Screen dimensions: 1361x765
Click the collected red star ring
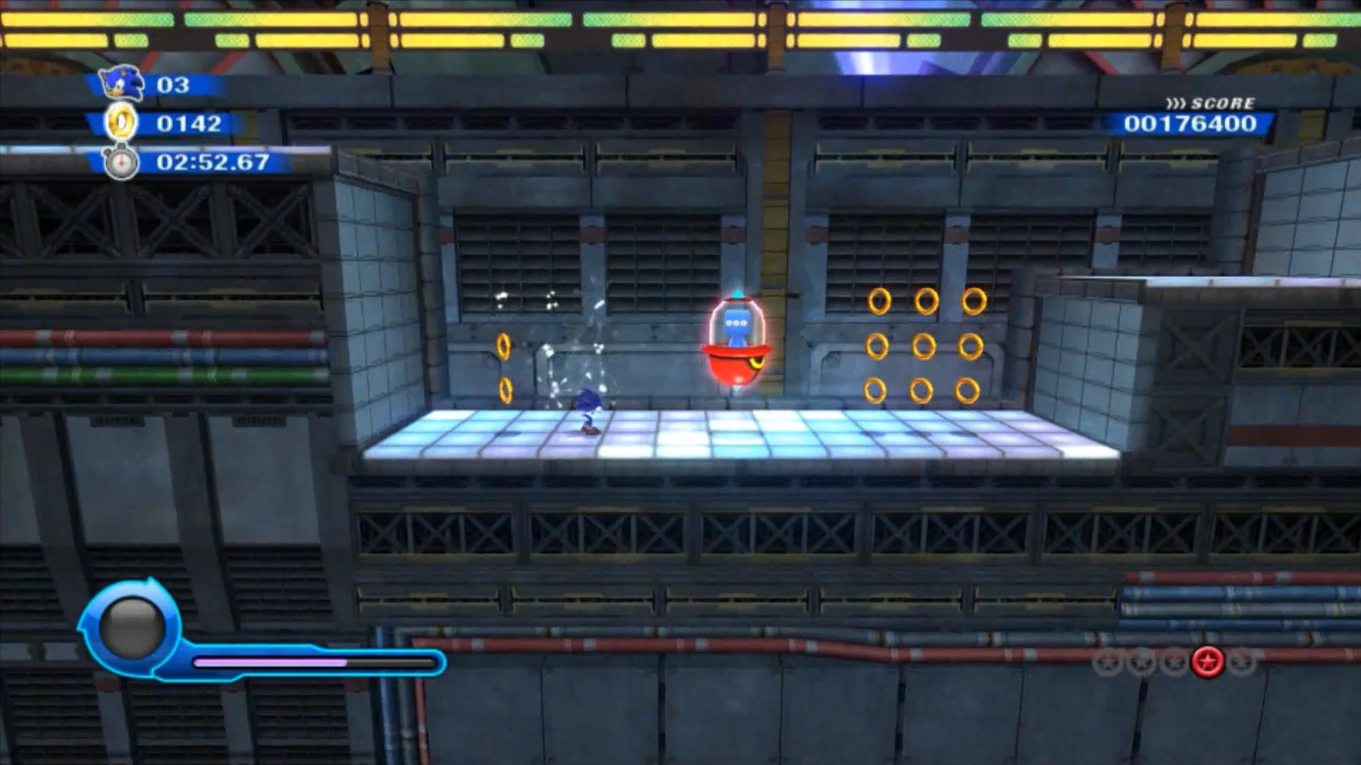coord(1207,661)
